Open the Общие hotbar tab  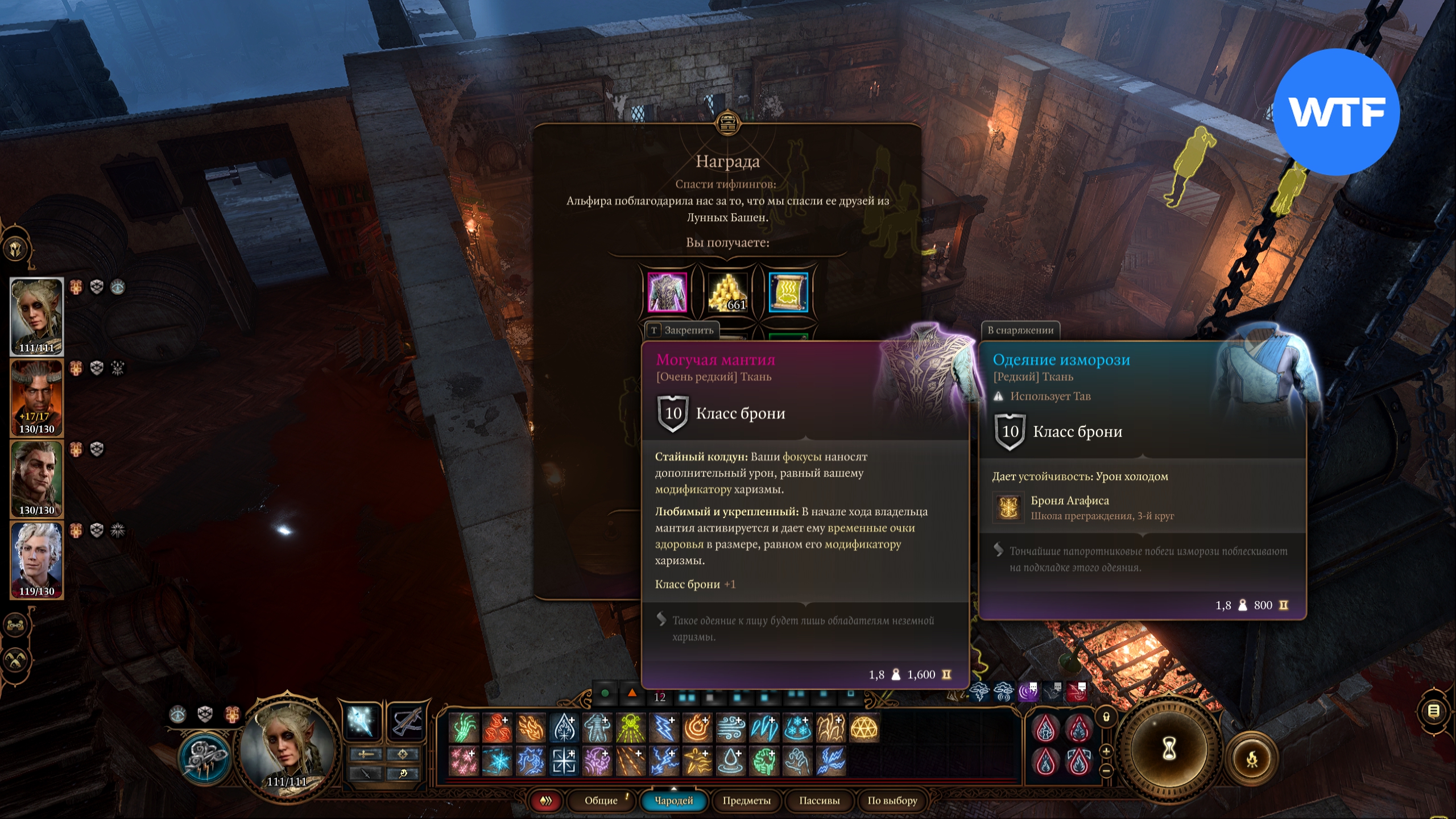(x=601, y=801)
